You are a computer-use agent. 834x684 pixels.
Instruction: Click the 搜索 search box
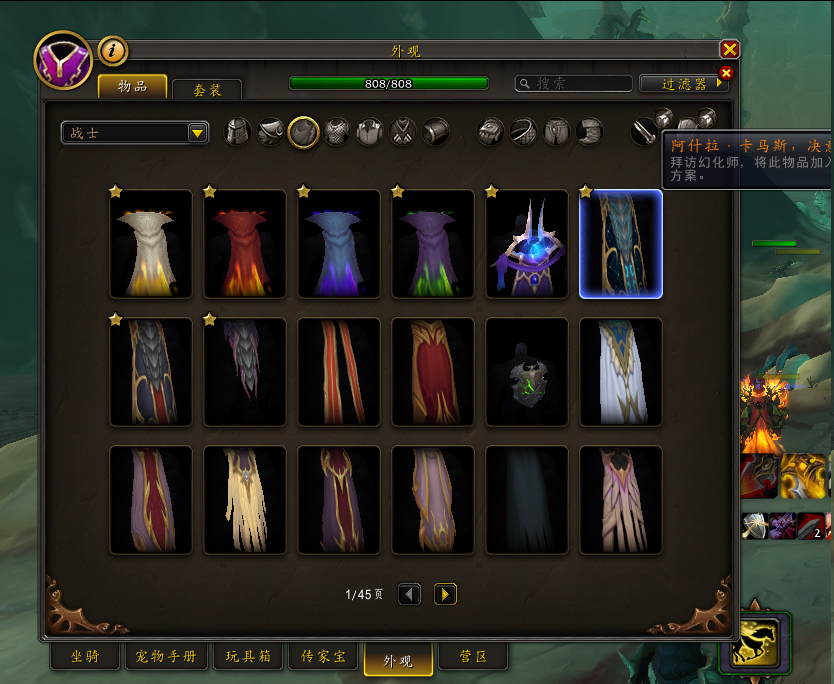pos(574,84)
